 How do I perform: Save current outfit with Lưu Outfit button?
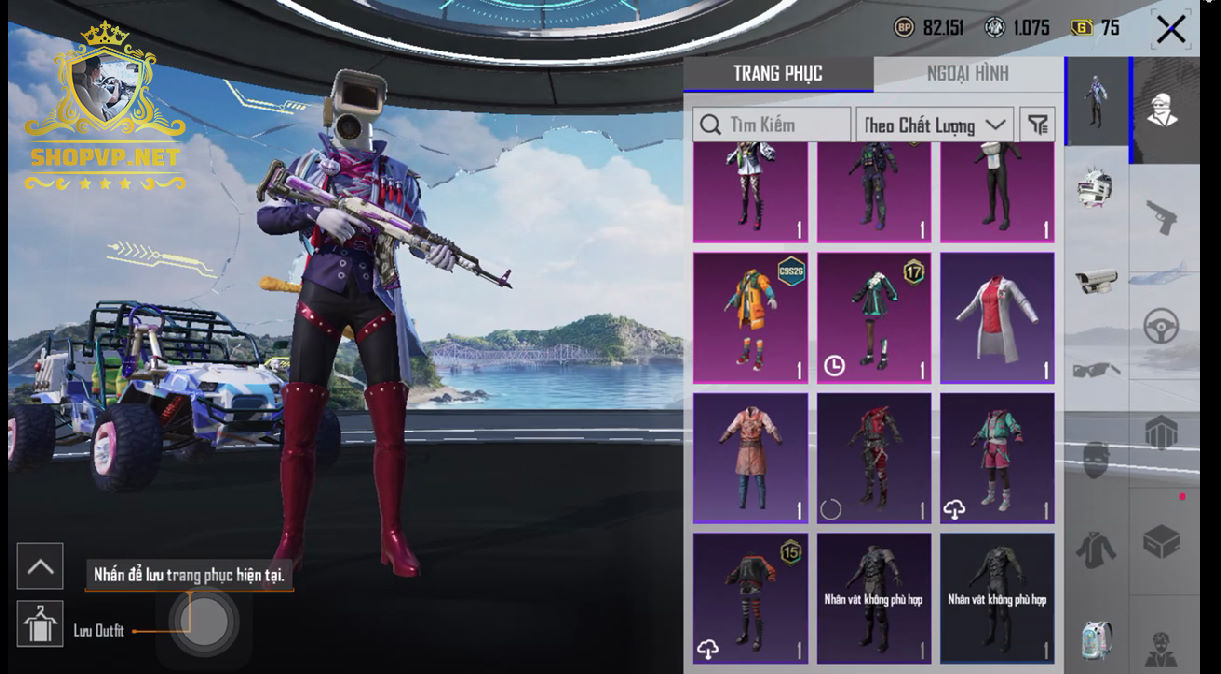pos(40,625)
